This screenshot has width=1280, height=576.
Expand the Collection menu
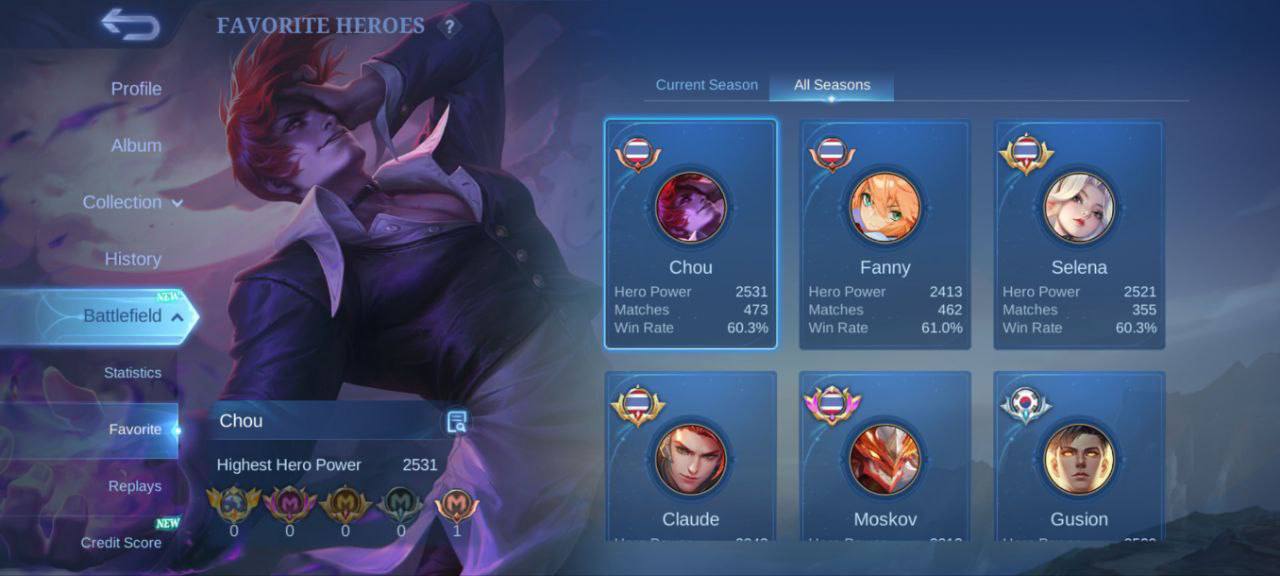132,202
